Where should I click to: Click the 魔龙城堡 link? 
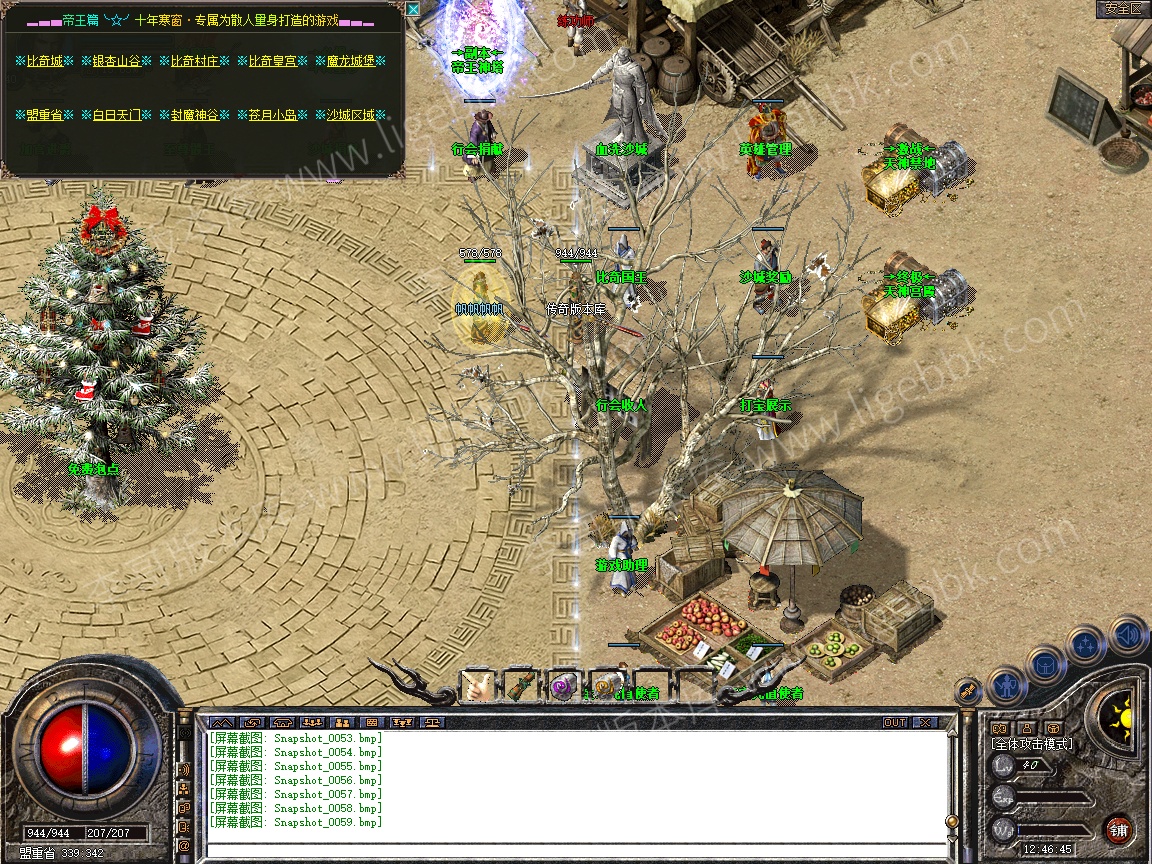pyautogui.click(x=350, y=61)
